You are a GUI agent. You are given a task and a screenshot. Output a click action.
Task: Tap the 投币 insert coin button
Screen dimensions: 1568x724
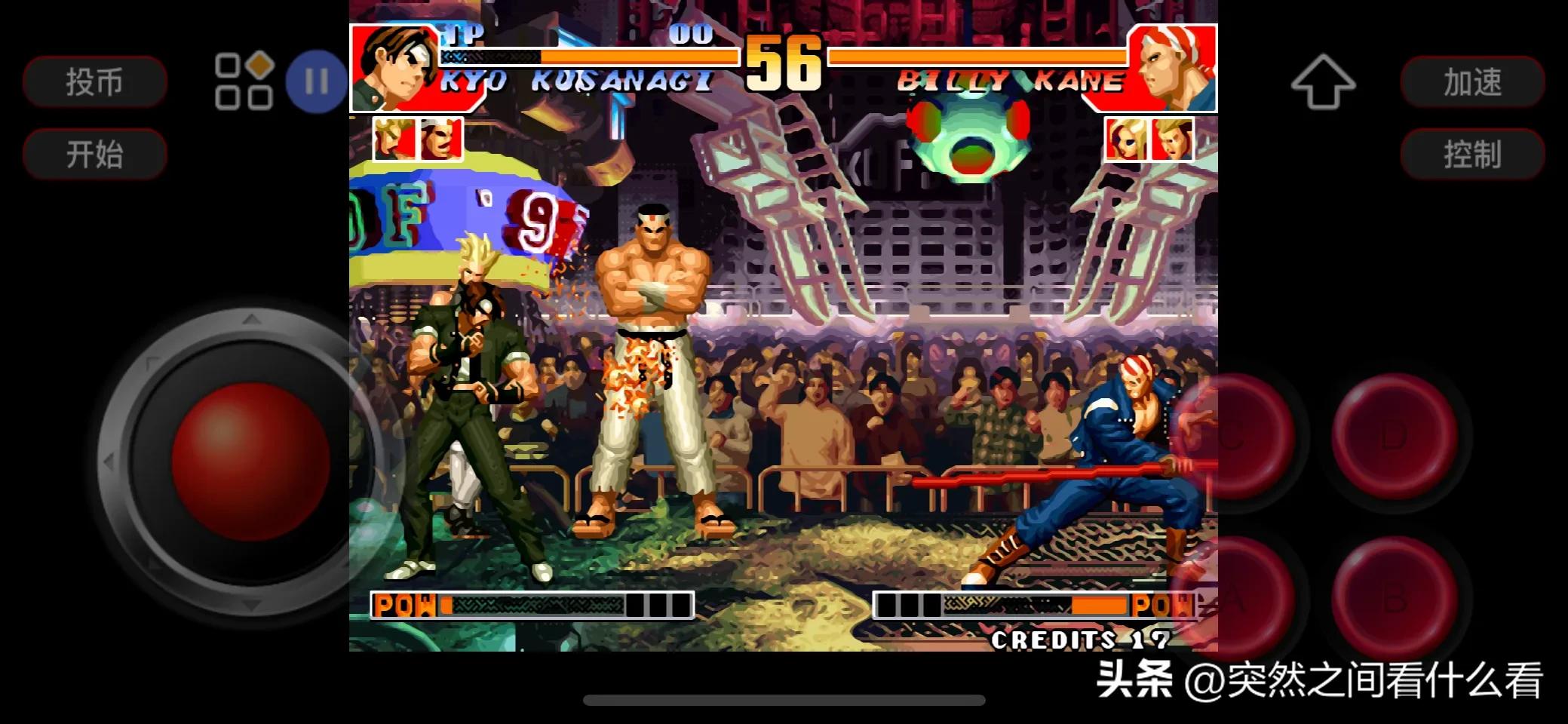click(94, 81)
